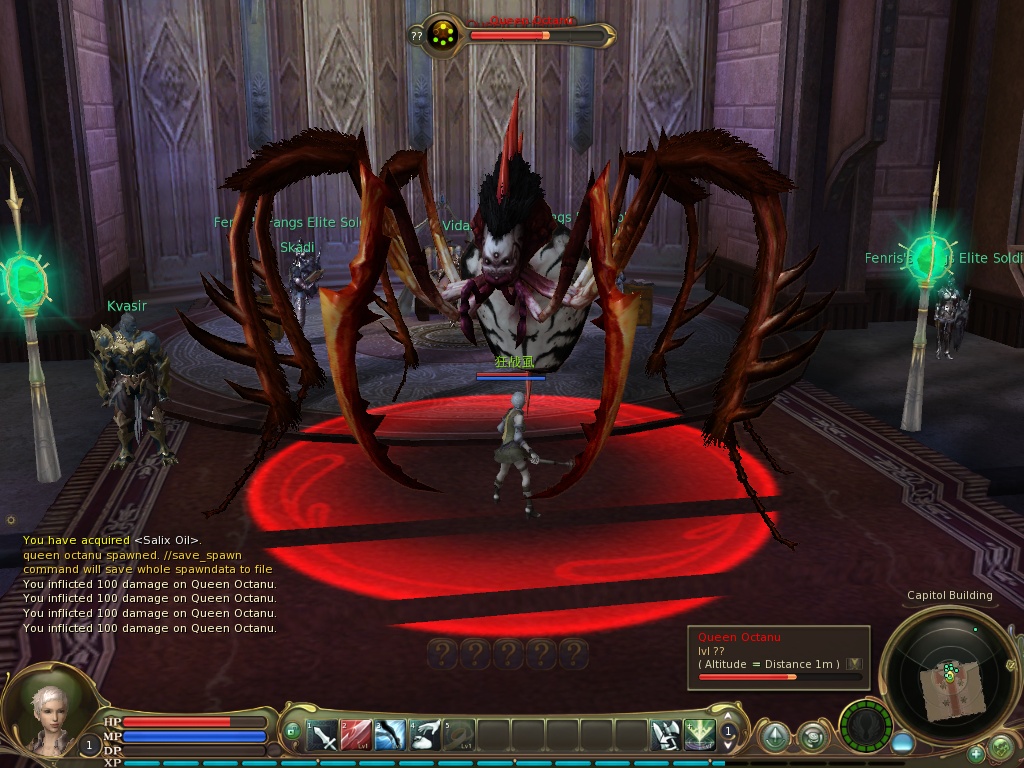Click the round swirl menu button
The image size is (1024, 768).
pos(813,737)
